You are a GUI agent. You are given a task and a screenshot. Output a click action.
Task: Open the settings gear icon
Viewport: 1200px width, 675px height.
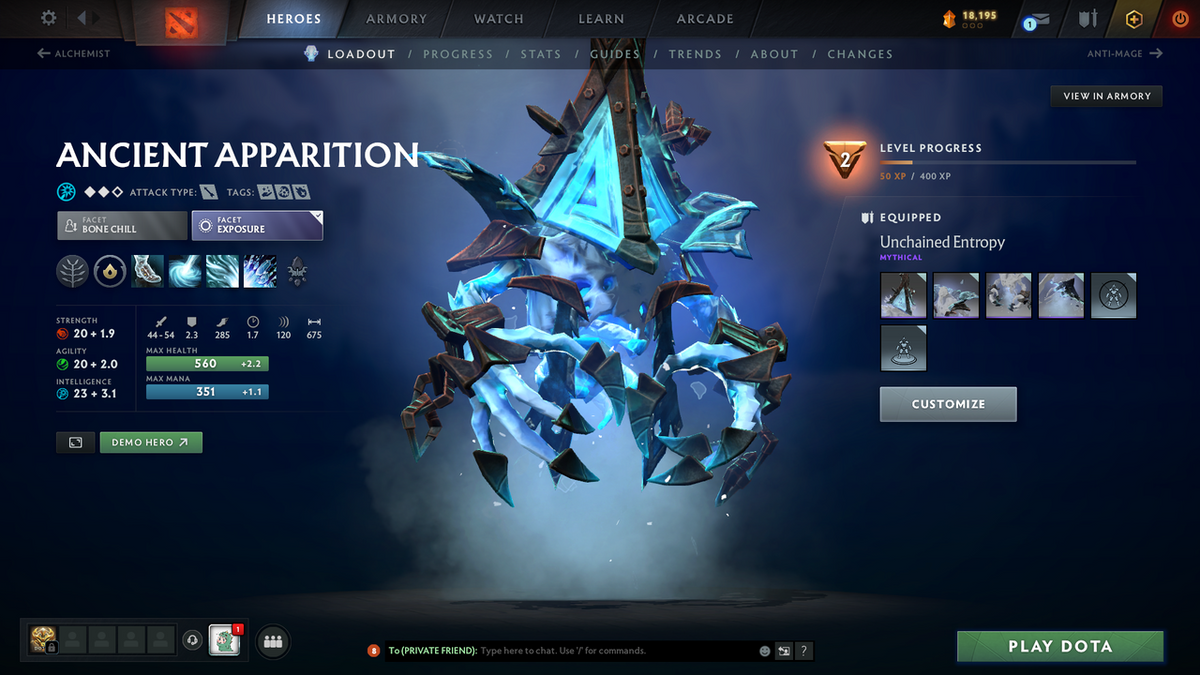point(49,18)
